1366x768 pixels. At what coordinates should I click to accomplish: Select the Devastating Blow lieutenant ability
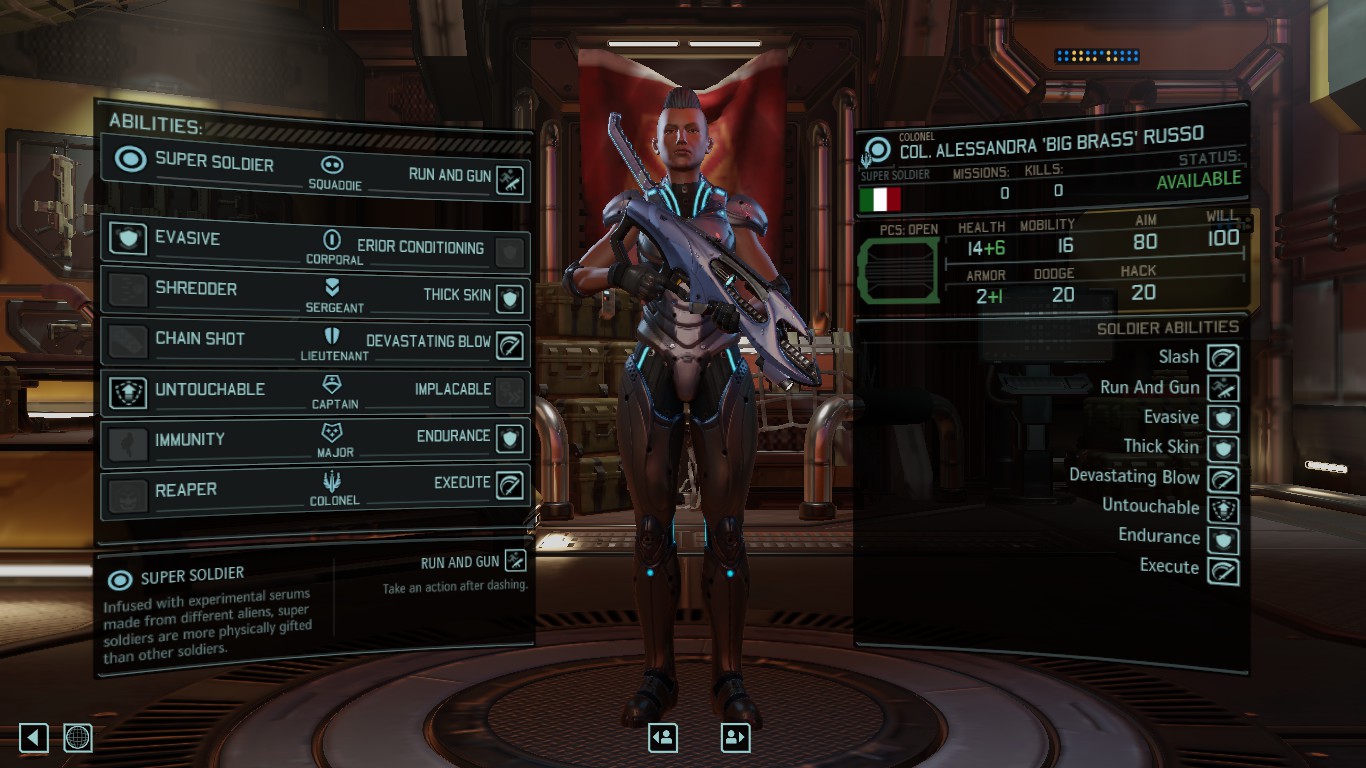click(x=510, y=345)
